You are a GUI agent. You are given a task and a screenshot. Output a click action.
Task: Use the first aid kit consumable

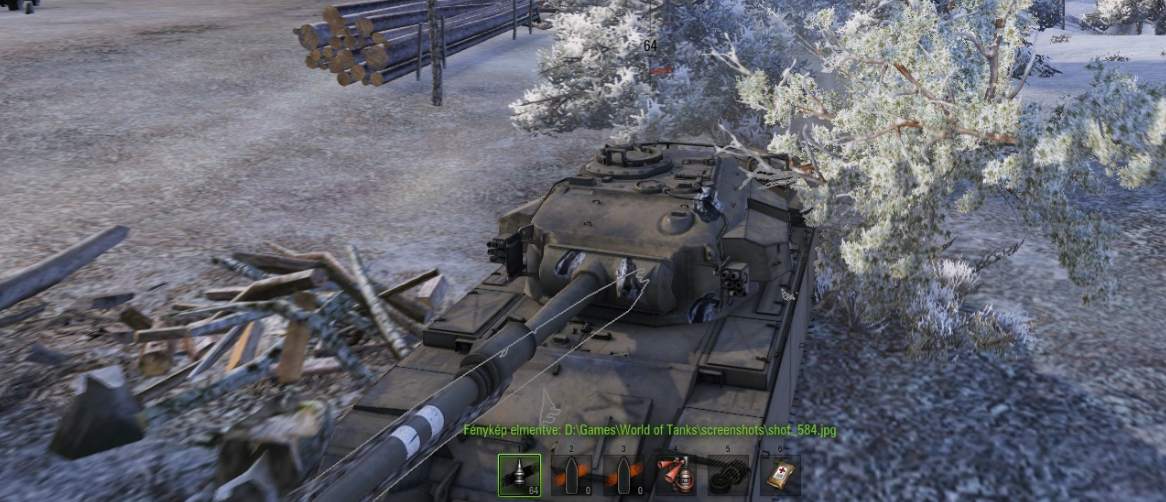point(779,475)
